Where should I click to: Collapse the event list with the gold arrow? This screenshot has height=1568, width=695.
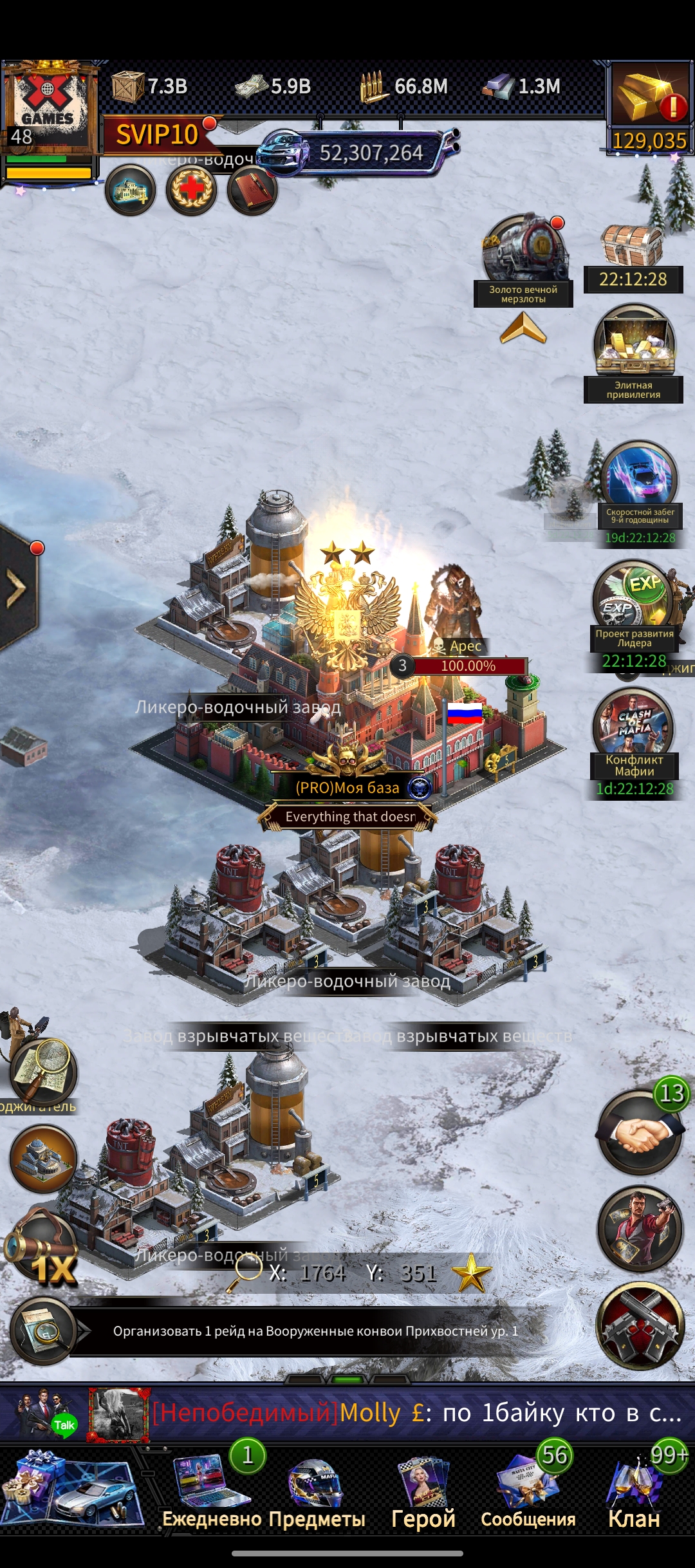tap(523, 328)
